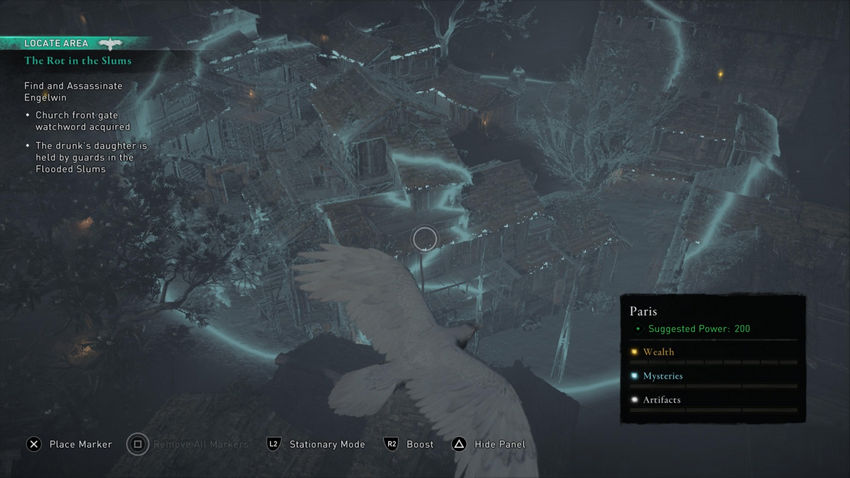The width and height of the screenshot is (850, 478).
Task: Select The Rot in the Slums quest title
Action: pos(78,61)
